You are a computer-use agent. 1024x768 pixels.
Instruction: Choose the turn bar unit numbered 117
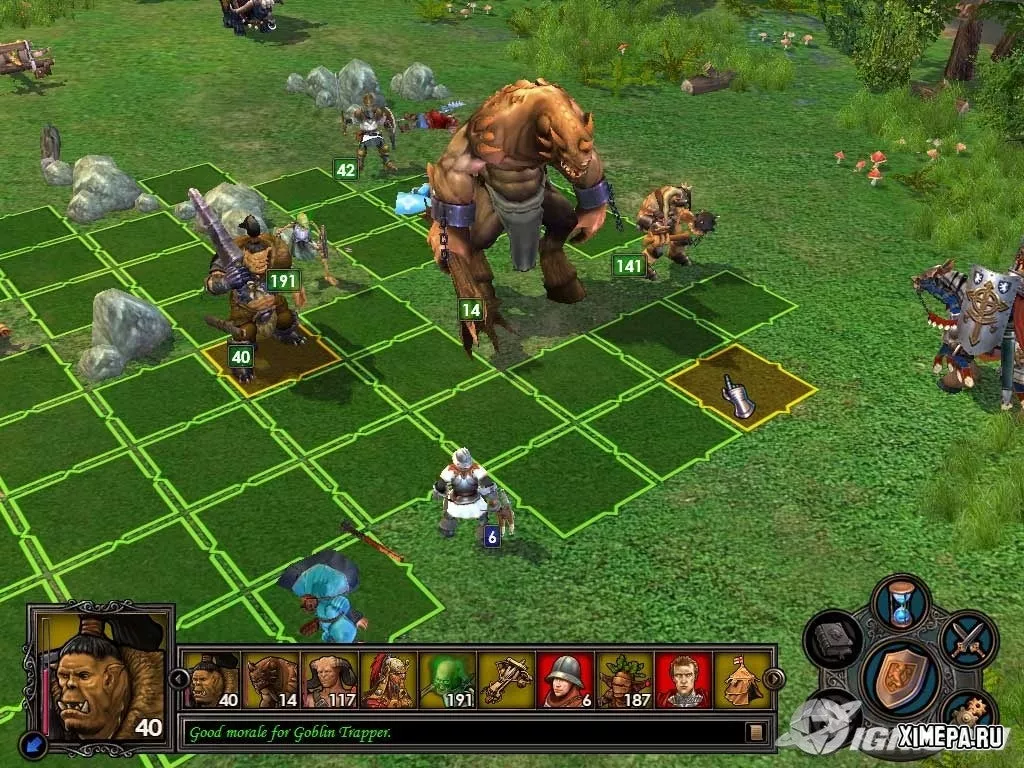(x=330, y=680)
